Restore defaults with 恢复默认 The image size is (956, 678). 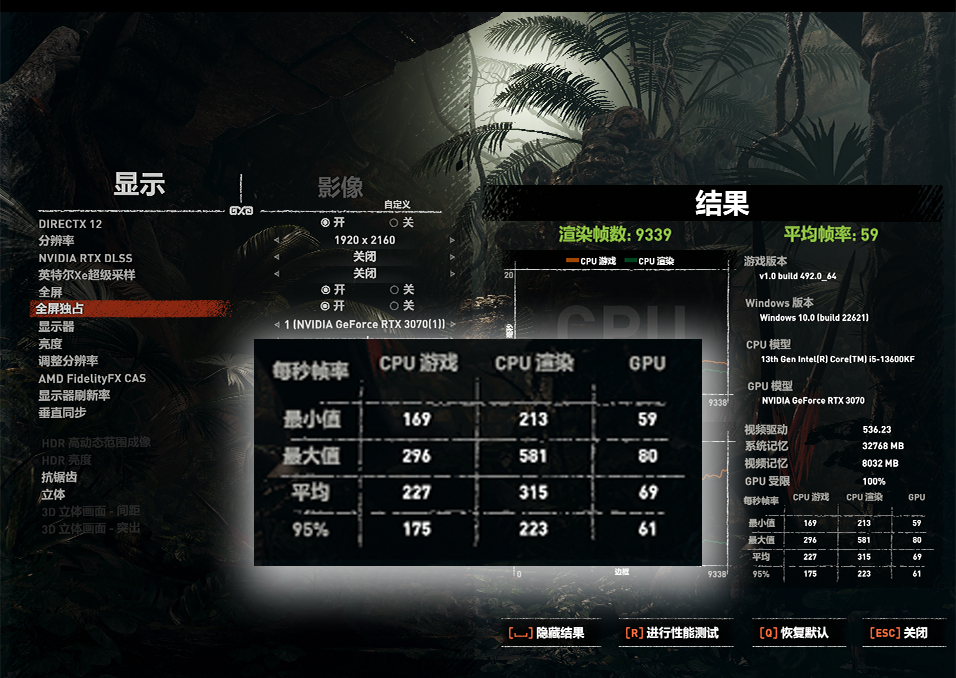click(x=794, y=633)
